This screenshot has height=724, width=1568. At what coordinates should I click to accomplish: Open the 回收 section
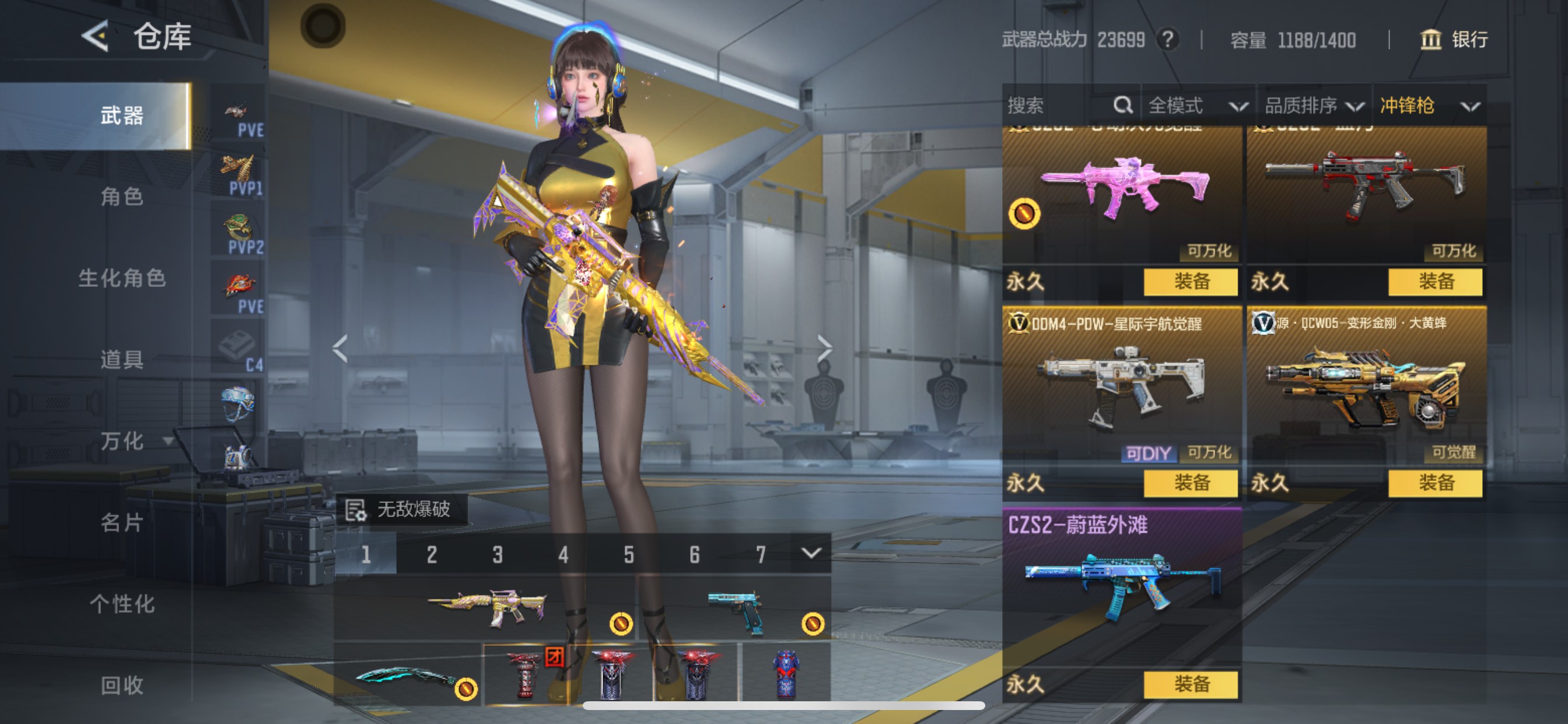click(x=122, y=685)
